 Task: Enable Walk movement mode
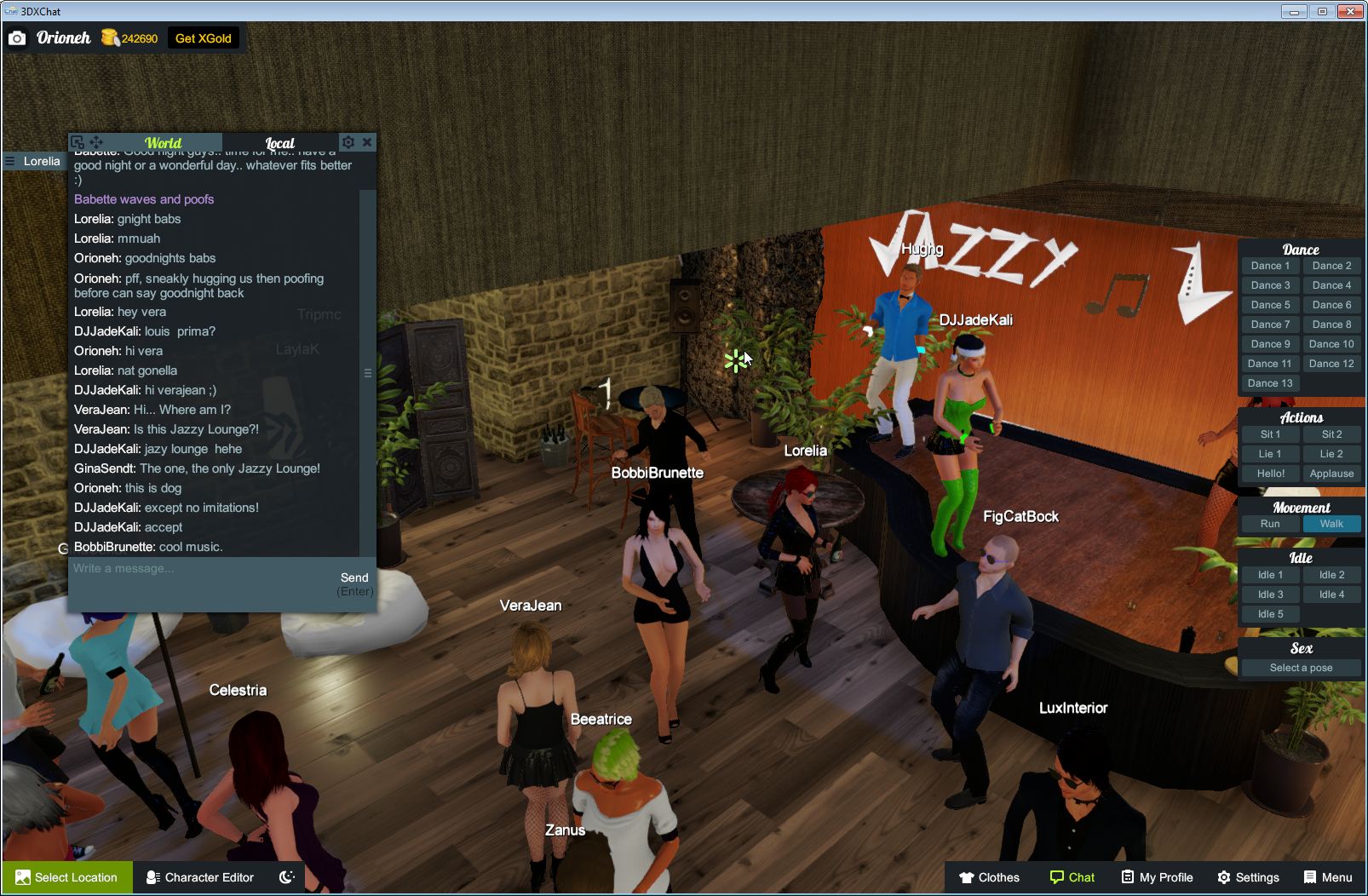tap(1331, 524)
